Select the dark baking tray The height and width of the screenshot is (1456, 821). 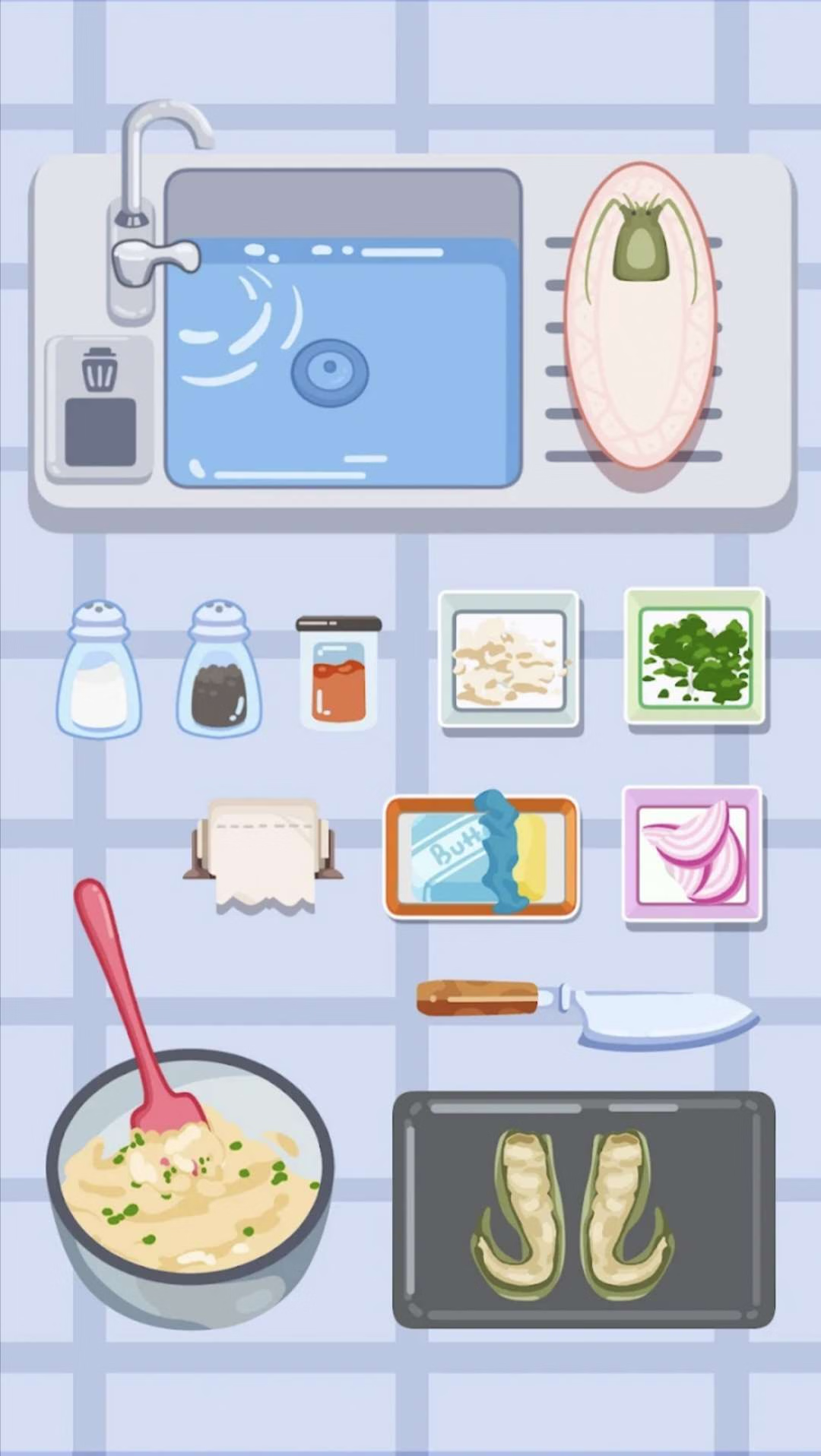coord(583,1210)
